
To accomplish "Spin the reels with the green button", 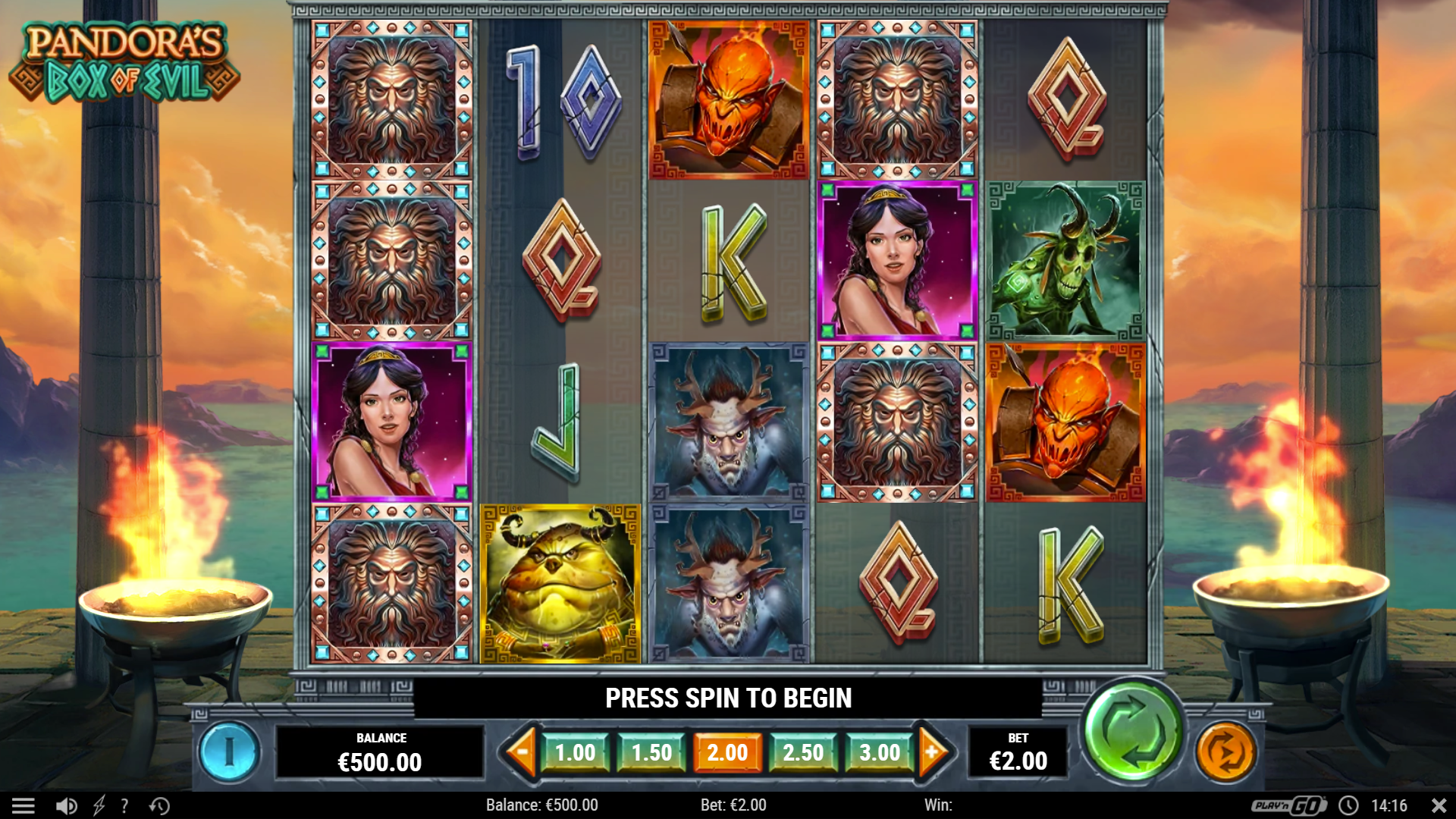I will (x=1132, y=732).
